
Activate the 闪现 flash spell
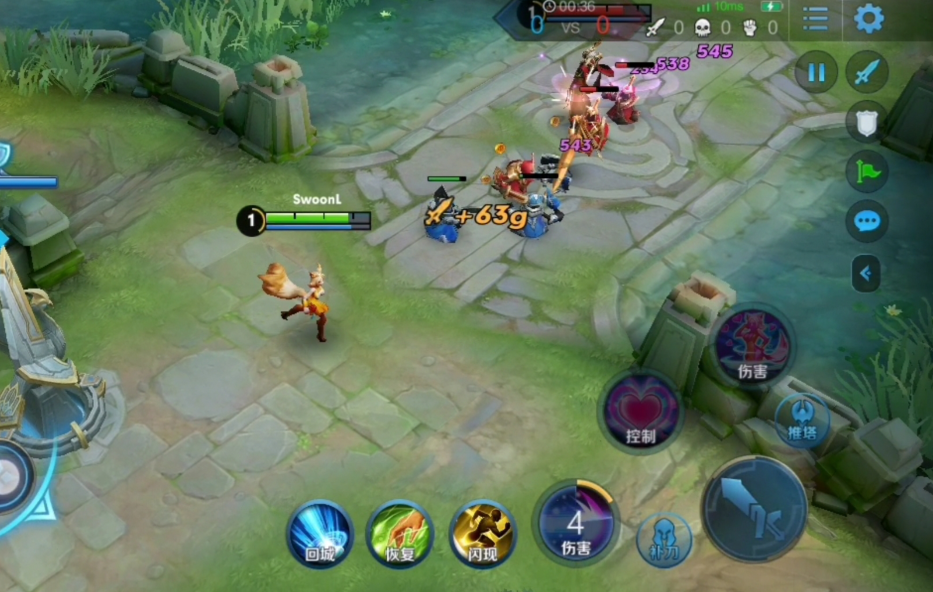tap(482, 534)
